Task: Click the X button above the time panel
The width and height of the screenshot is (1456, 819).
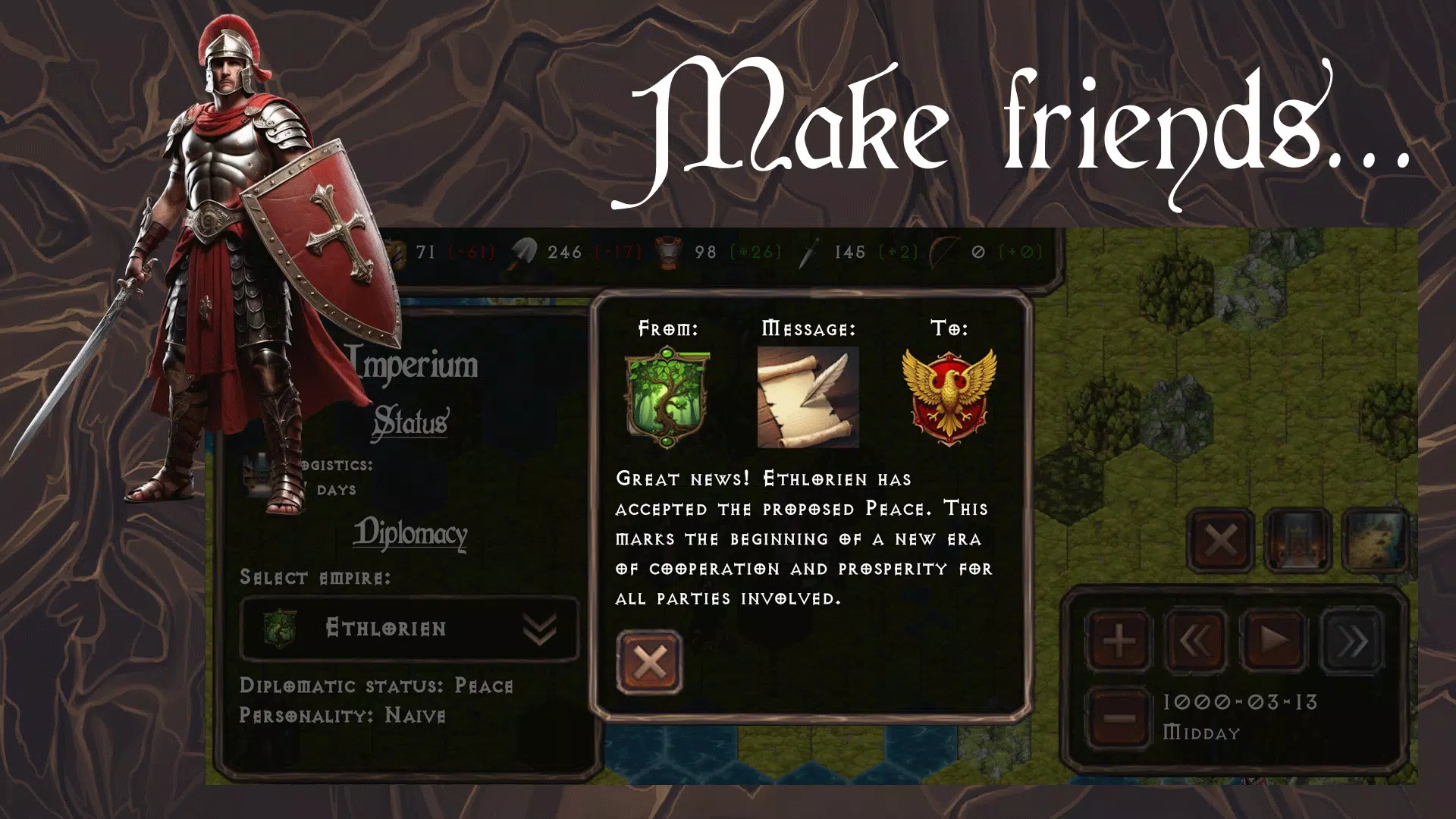Action: 1220,541
